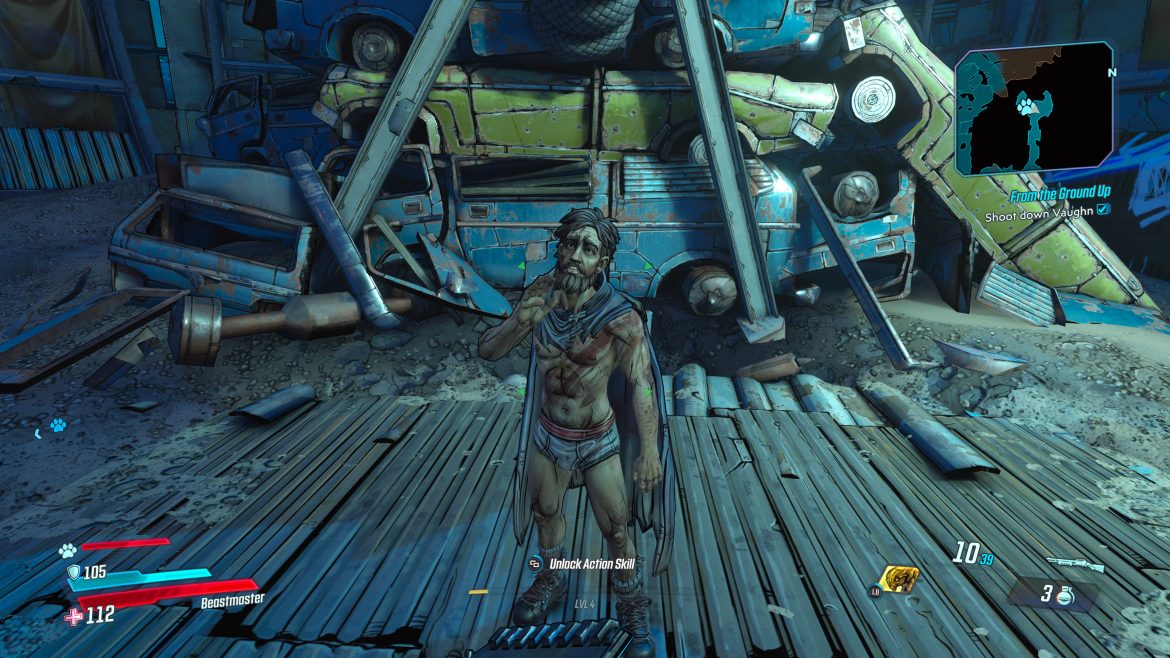Image resolution: width=1170 pixels, height=658 pixels.
Task: Toggle the Shoot down Vaughn objective checkbox
Action: [x=1102, y=212]
